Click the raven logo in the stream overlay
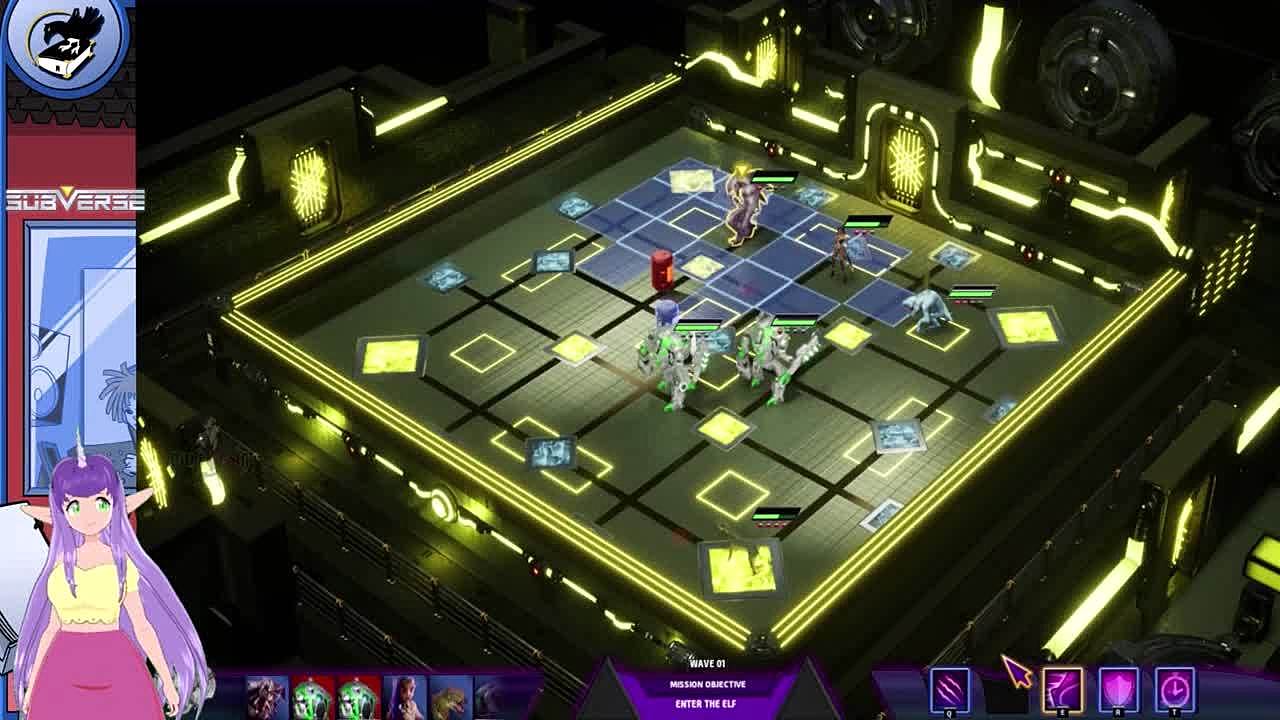Screen dimensions: 1280x720 (x=68, y=42)
